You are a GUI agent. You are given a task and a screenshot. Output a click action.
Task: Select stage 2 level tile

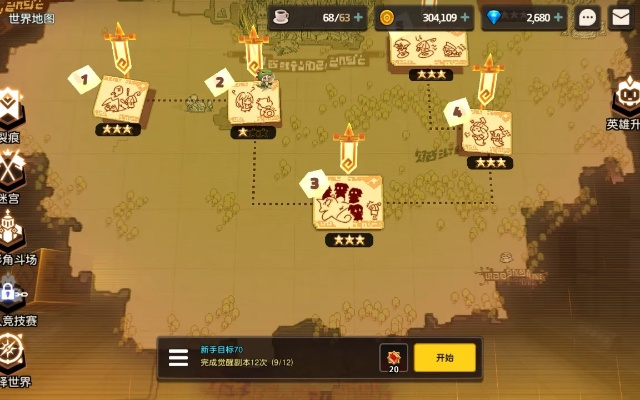pos(254,102)
